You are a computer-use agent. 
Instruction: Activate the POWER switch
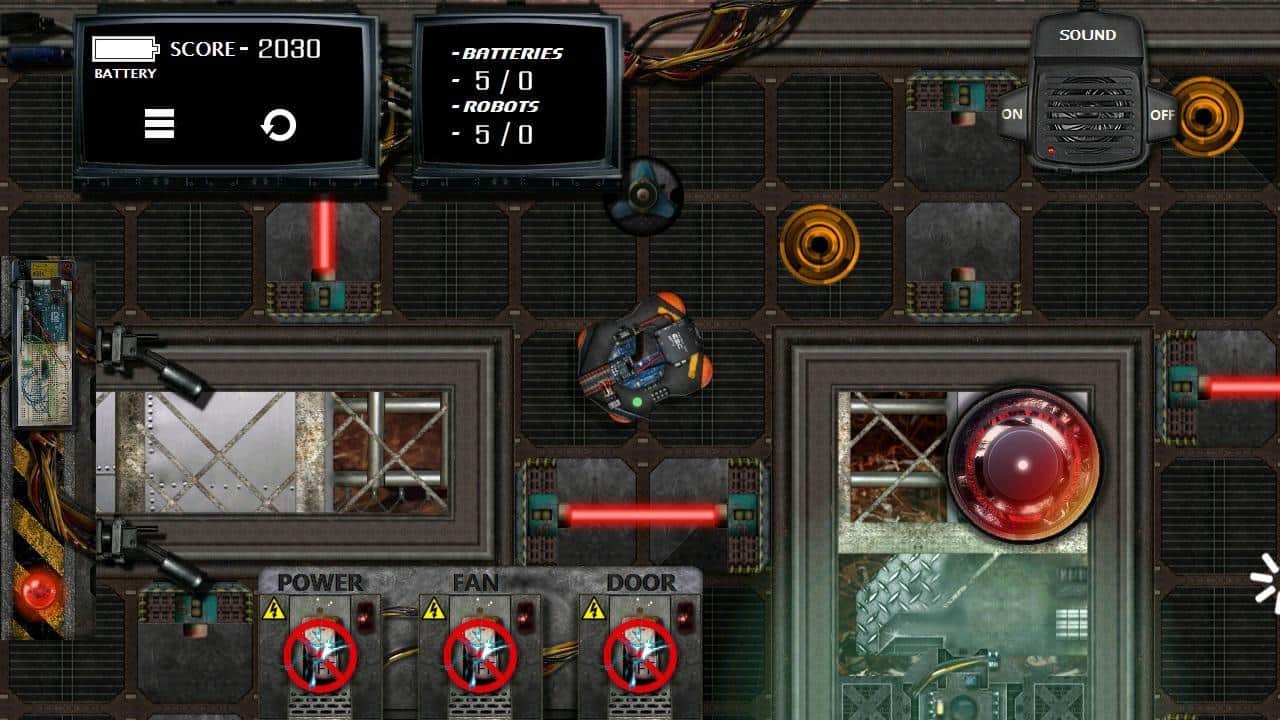(320, 655)
